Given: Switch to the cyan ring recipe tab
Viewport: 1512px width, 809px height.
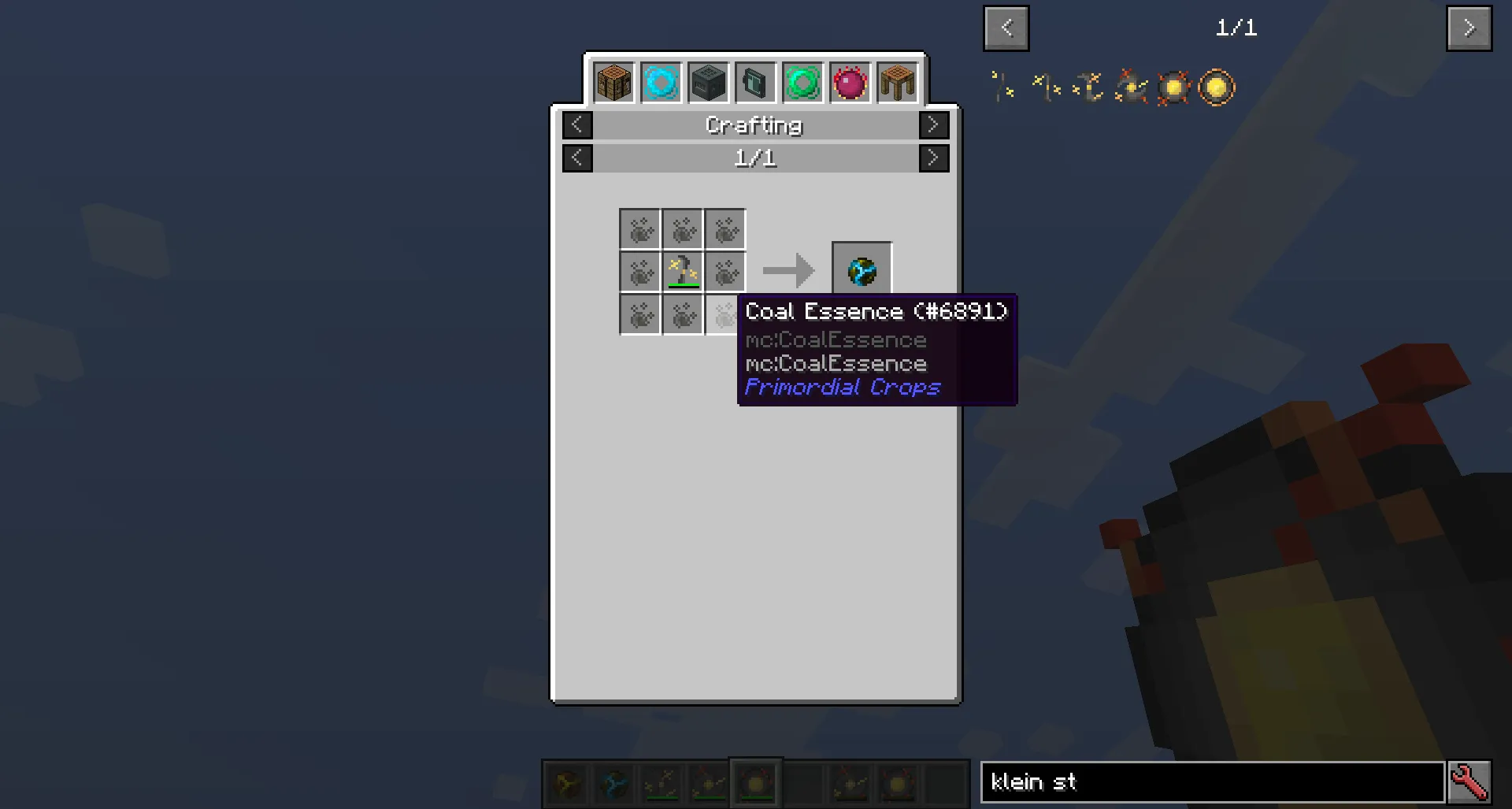Looking at the screenshot, I should tap(661, 83).
